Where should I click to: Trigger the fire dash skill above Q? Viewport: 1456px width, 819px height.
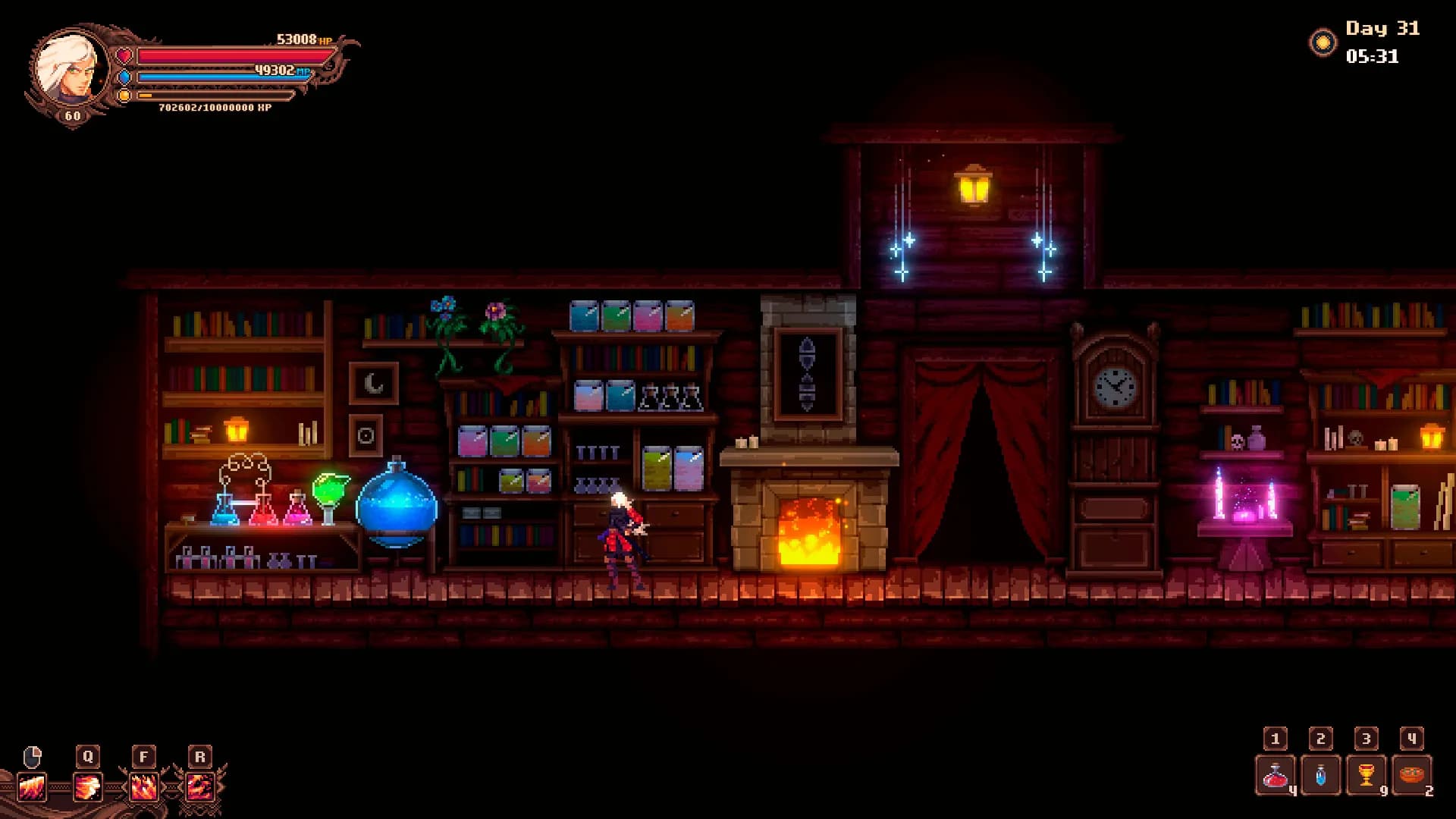pyautogui.click(x=87, y=787)
